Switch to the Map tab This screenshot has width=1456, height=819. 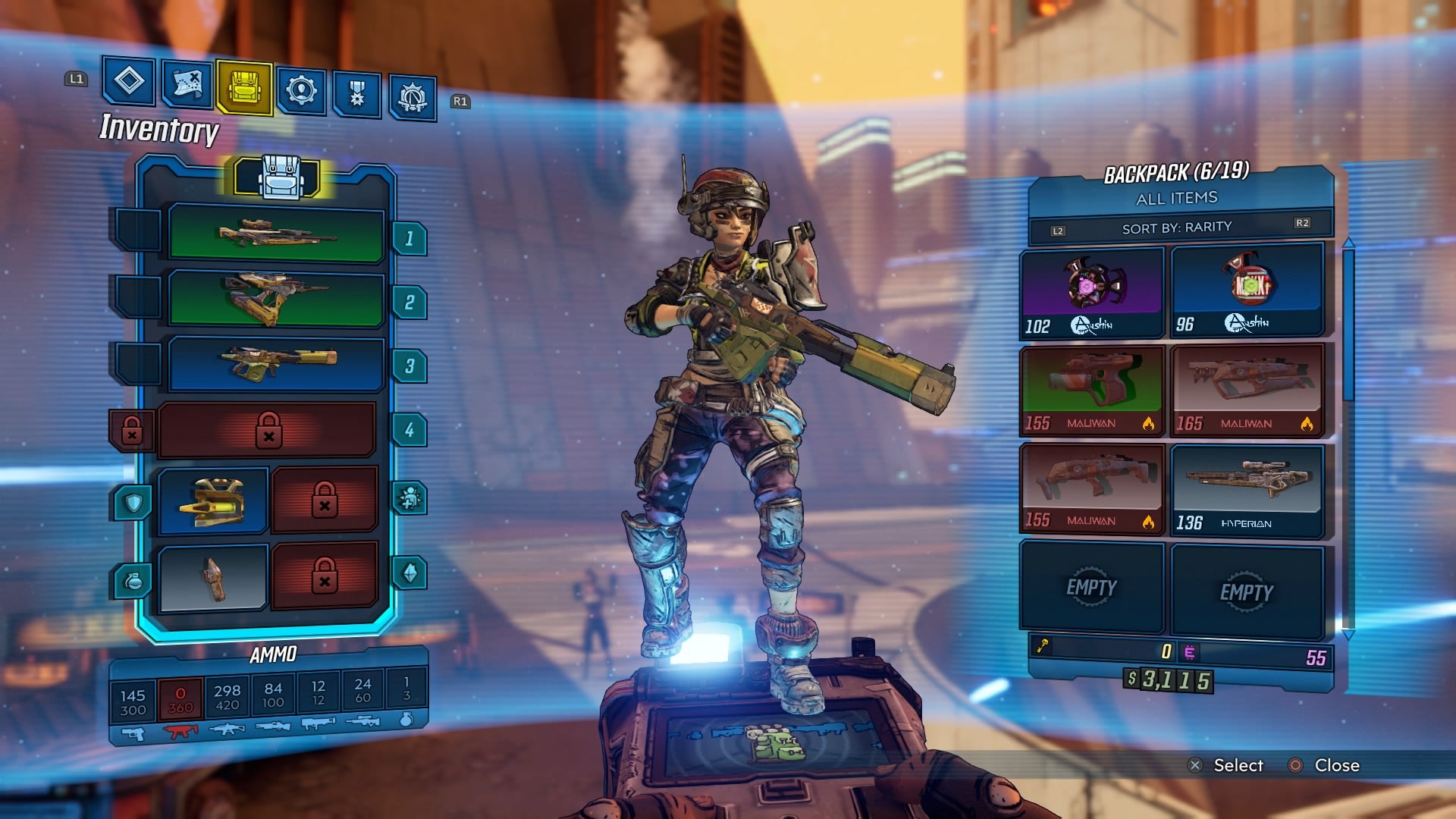pyautogui.click(x=187, y=85)
